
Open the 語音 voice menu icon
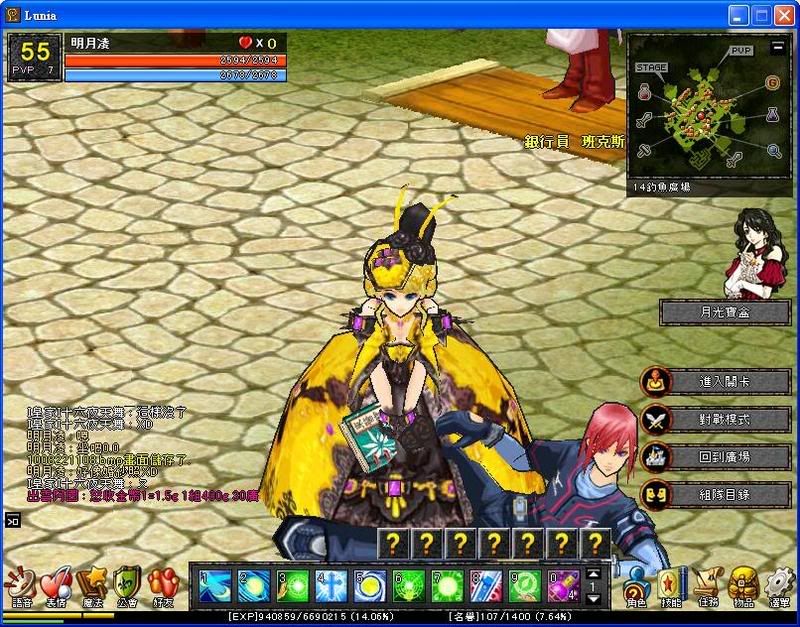20,584
